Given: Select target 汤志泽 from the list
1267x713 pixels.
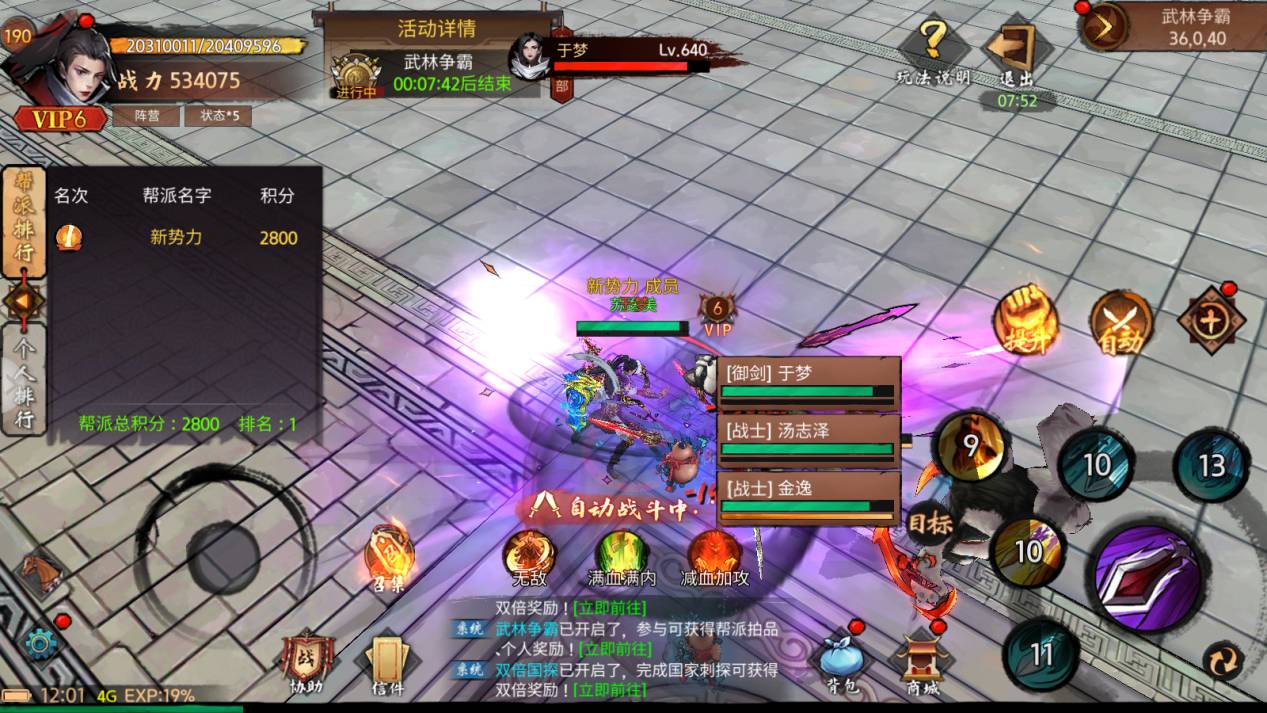Looking at the screenshot, I should pyautogui.click(x=808, y=438).
